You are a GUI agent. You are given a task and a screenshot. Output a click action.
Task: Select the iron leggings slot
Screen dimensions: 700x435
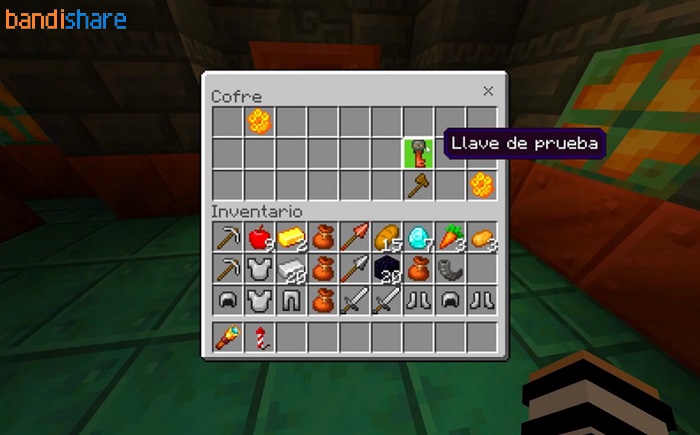tap(291, 299)
